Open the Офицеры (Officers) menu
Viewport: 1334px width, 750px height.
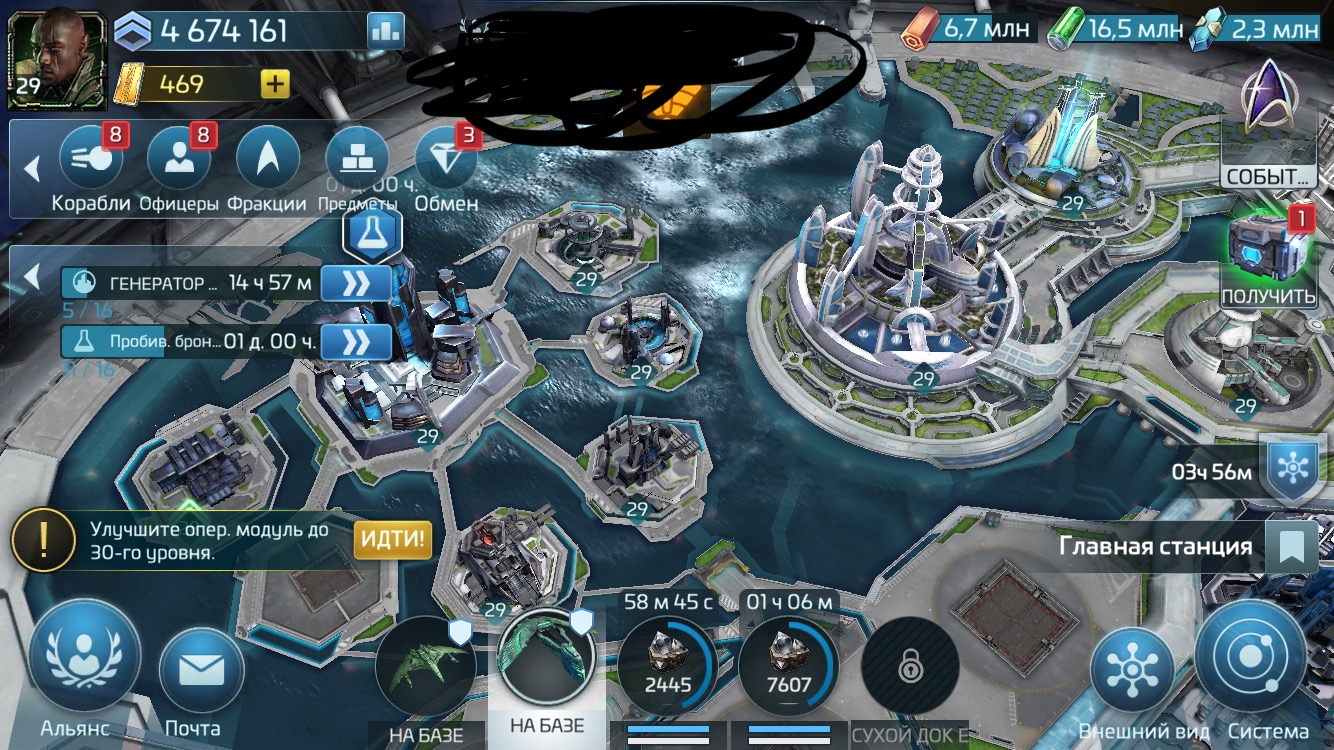(179, 160)
